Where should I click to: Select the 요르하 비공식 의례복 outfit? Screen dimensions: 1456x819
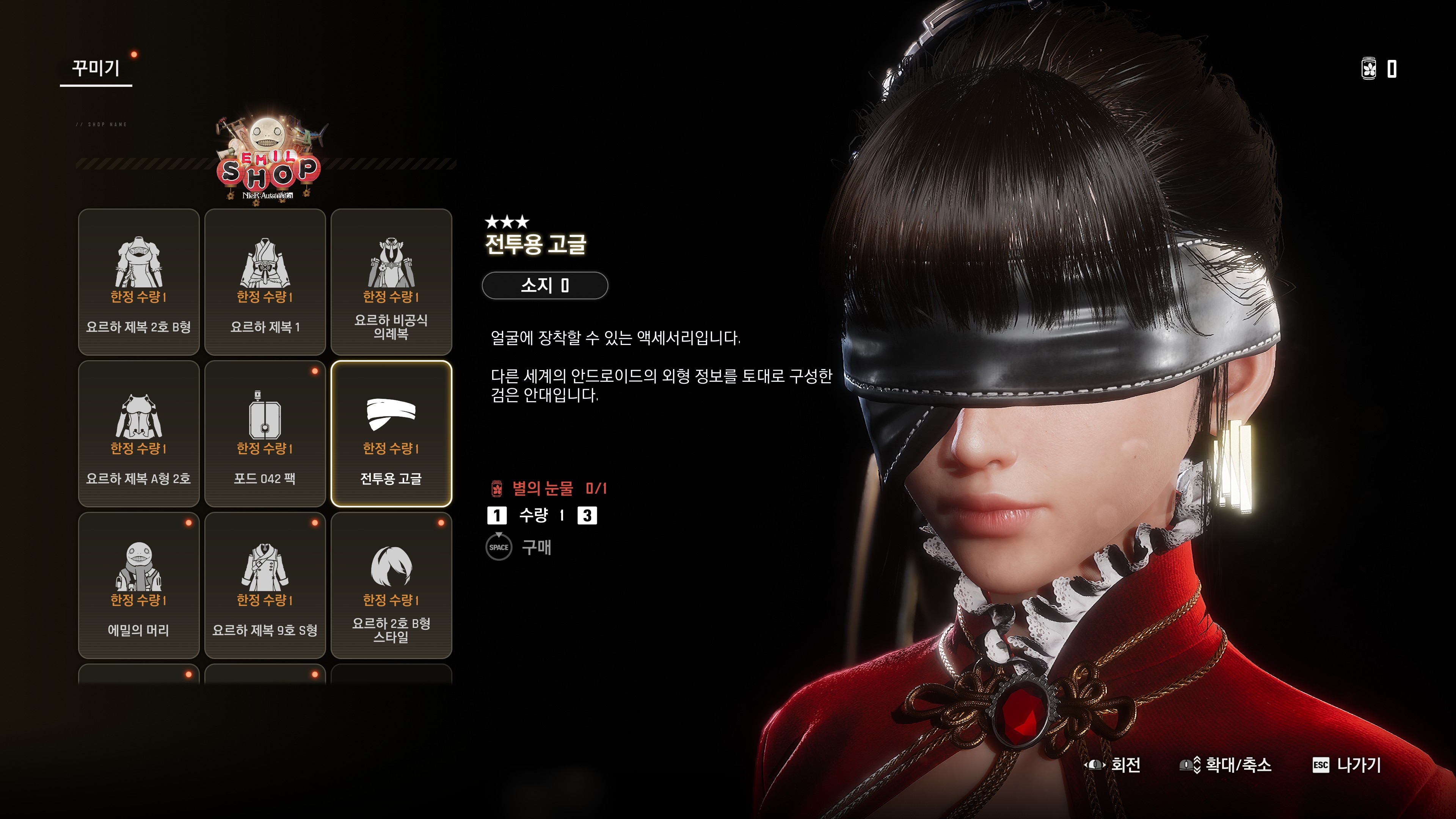click(x=391, y=281)
